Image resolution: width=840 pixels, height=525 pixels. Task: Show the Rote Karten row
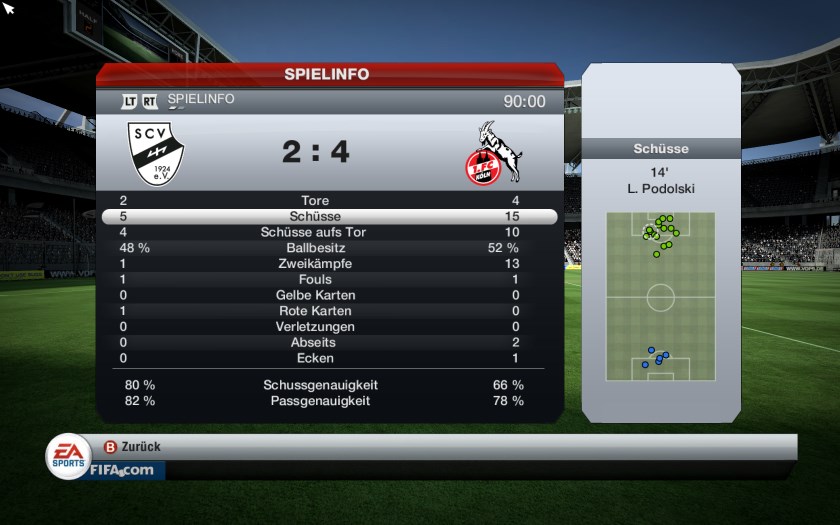(328, 311)
